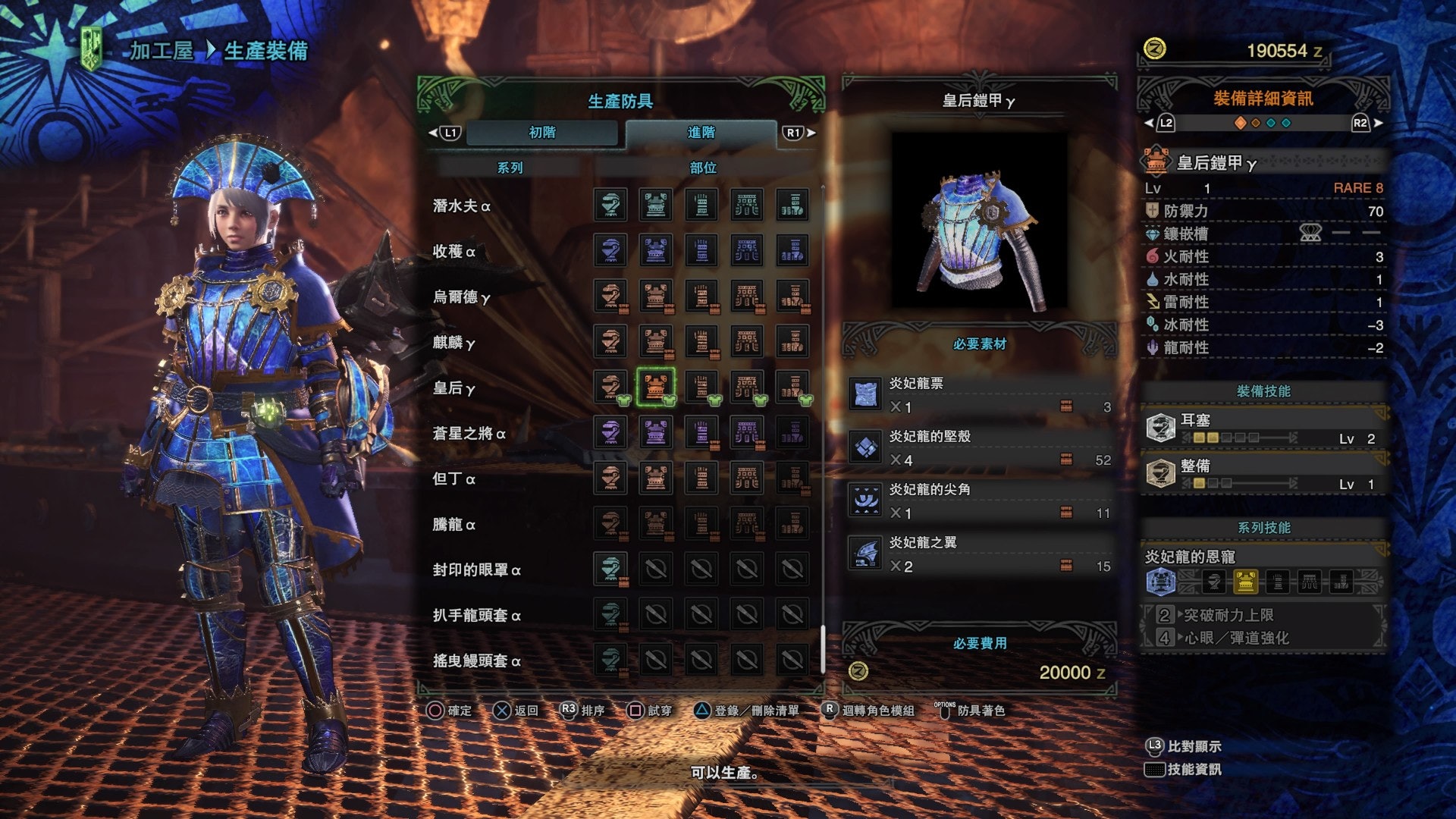This screenshot has height=819, width=1456.
Task: Choose the 炎妃龍之翼 material row
Action: tap(980, 554)
